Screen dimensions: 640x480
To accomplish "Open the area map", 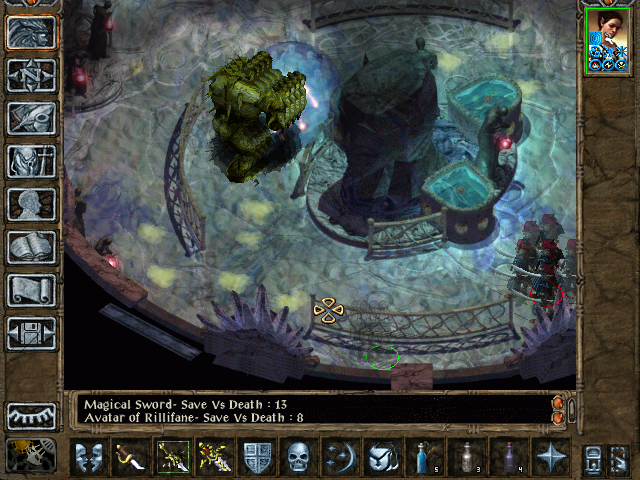I will coord(32,75).
